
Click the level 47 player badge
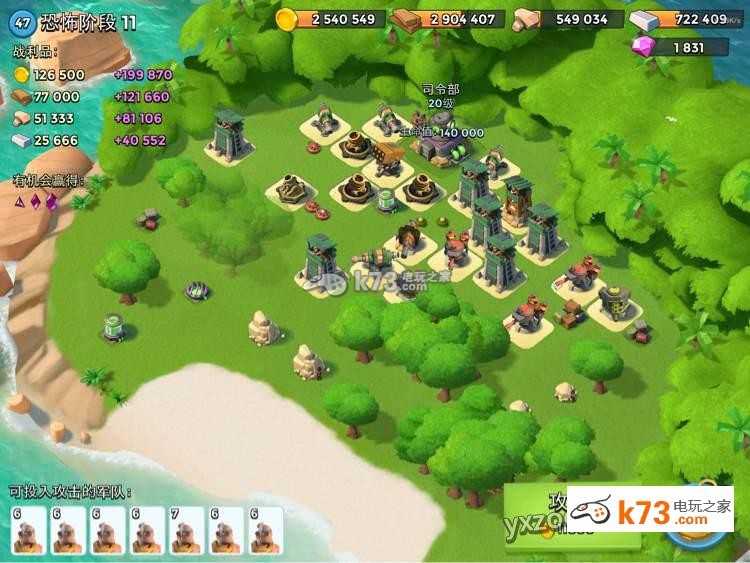click(x=23, y=22)
